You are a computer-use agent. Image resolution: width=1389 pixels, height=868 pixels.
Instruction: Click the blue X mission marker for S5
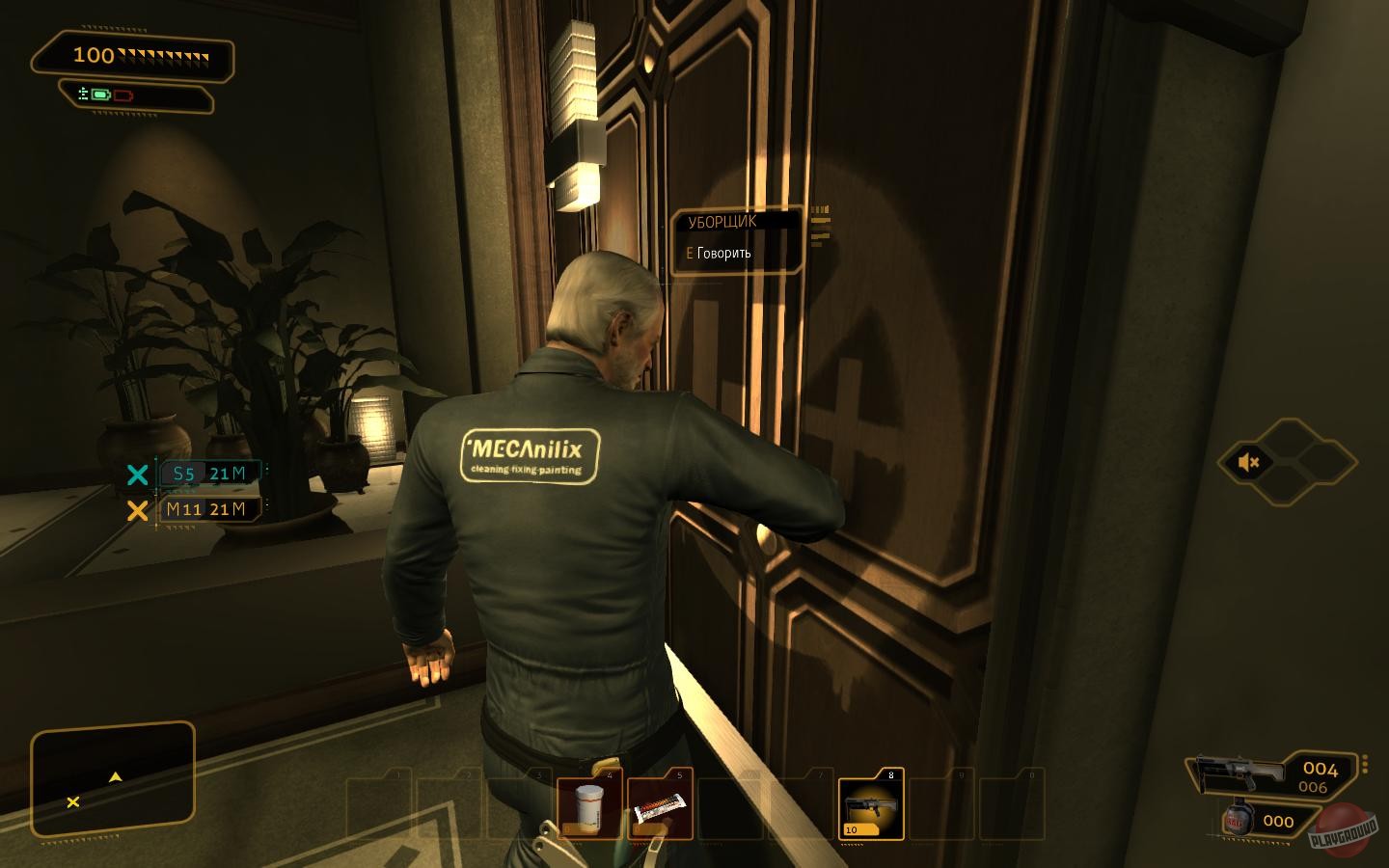click(138, 474)
